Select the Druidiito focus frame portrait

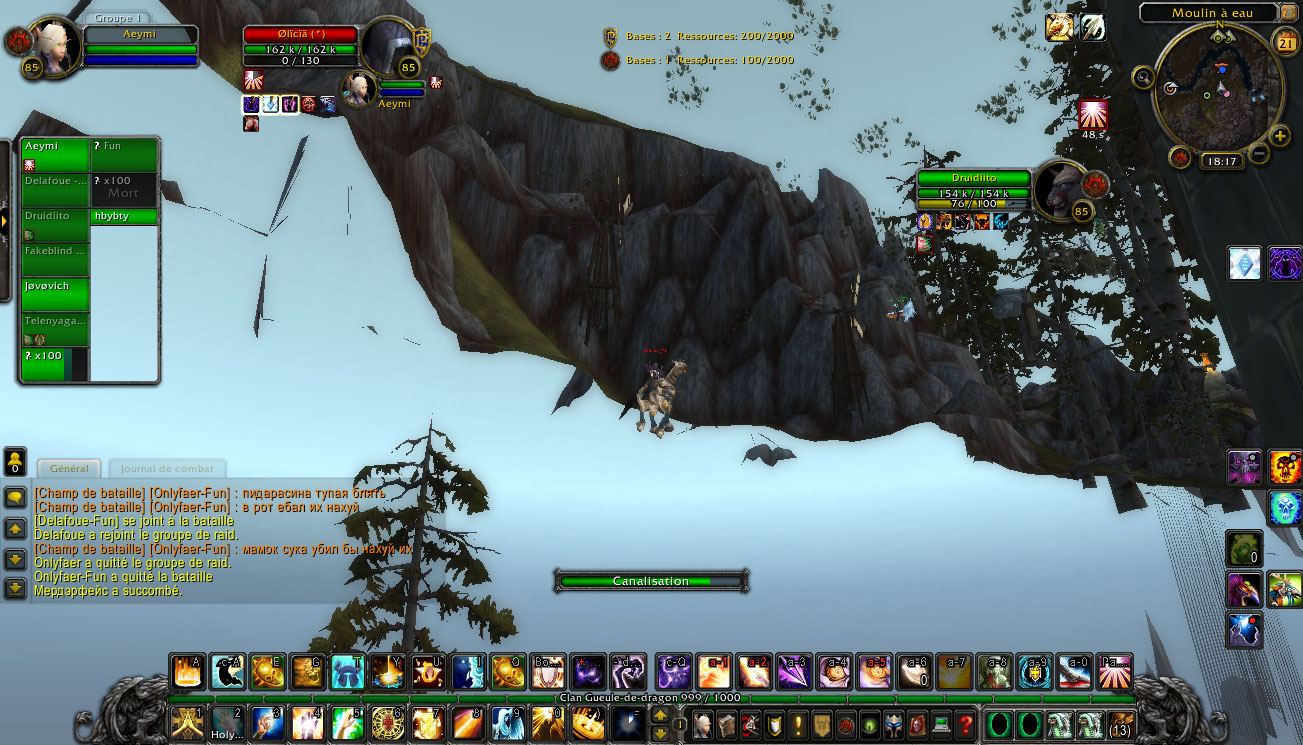(1059, 189)
